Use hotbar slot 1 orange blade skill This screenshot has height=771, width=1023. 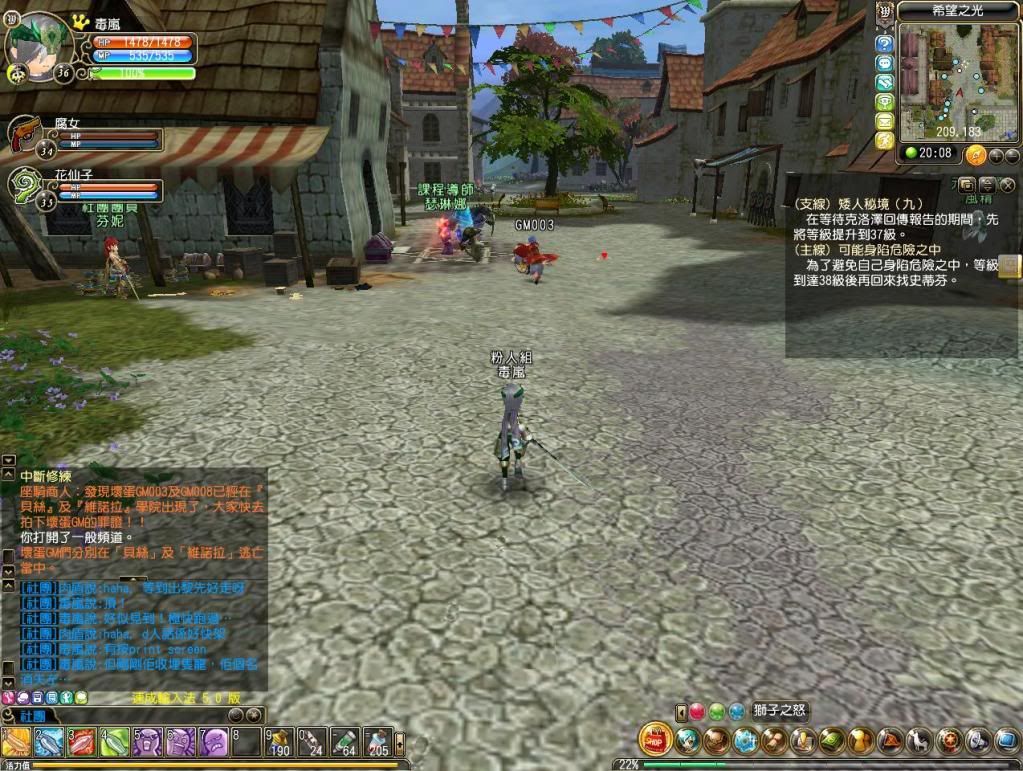(x=15, y=742)
